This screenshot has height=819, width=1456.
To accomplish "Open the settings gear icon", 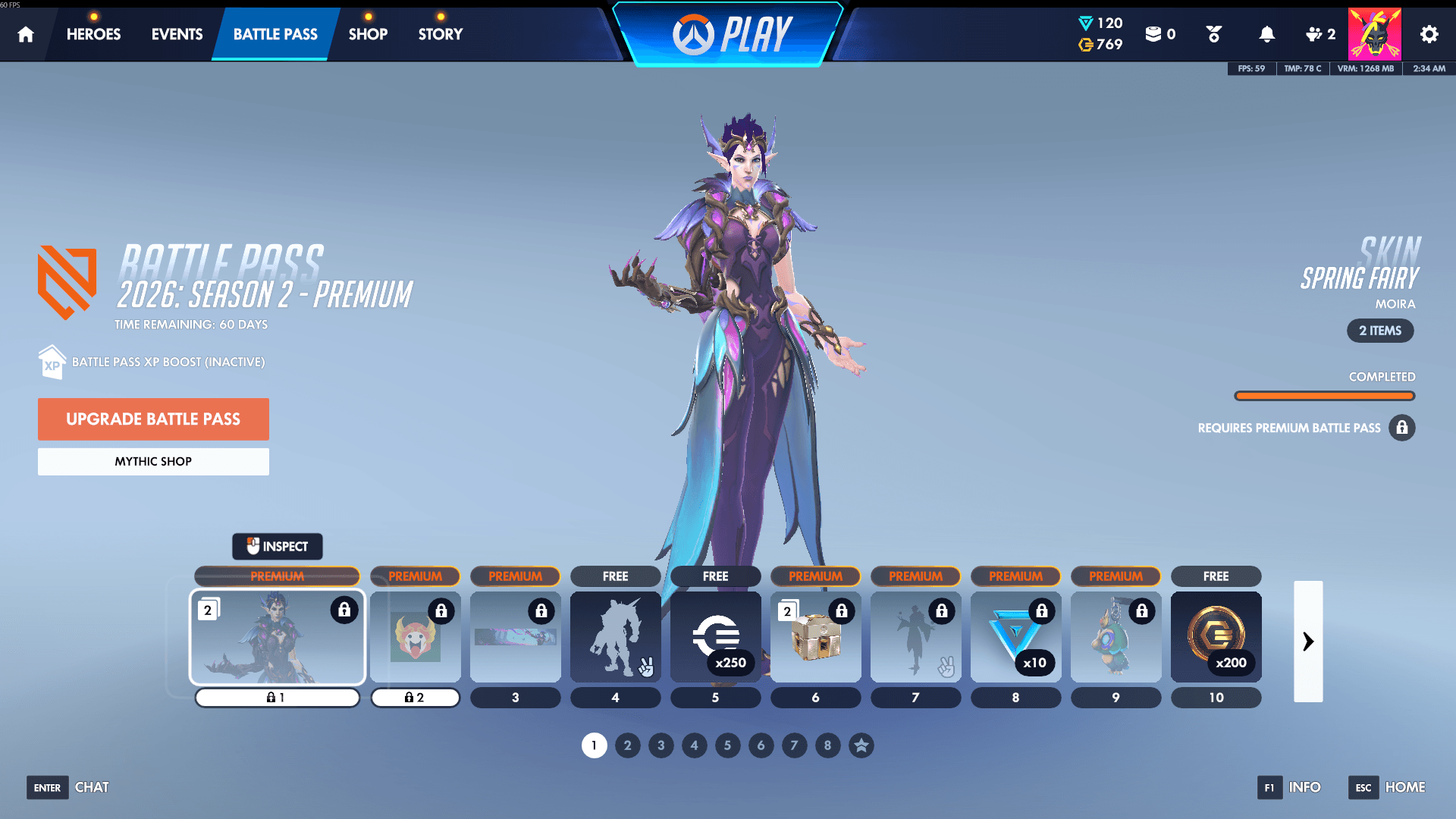I will [1429, 33].
